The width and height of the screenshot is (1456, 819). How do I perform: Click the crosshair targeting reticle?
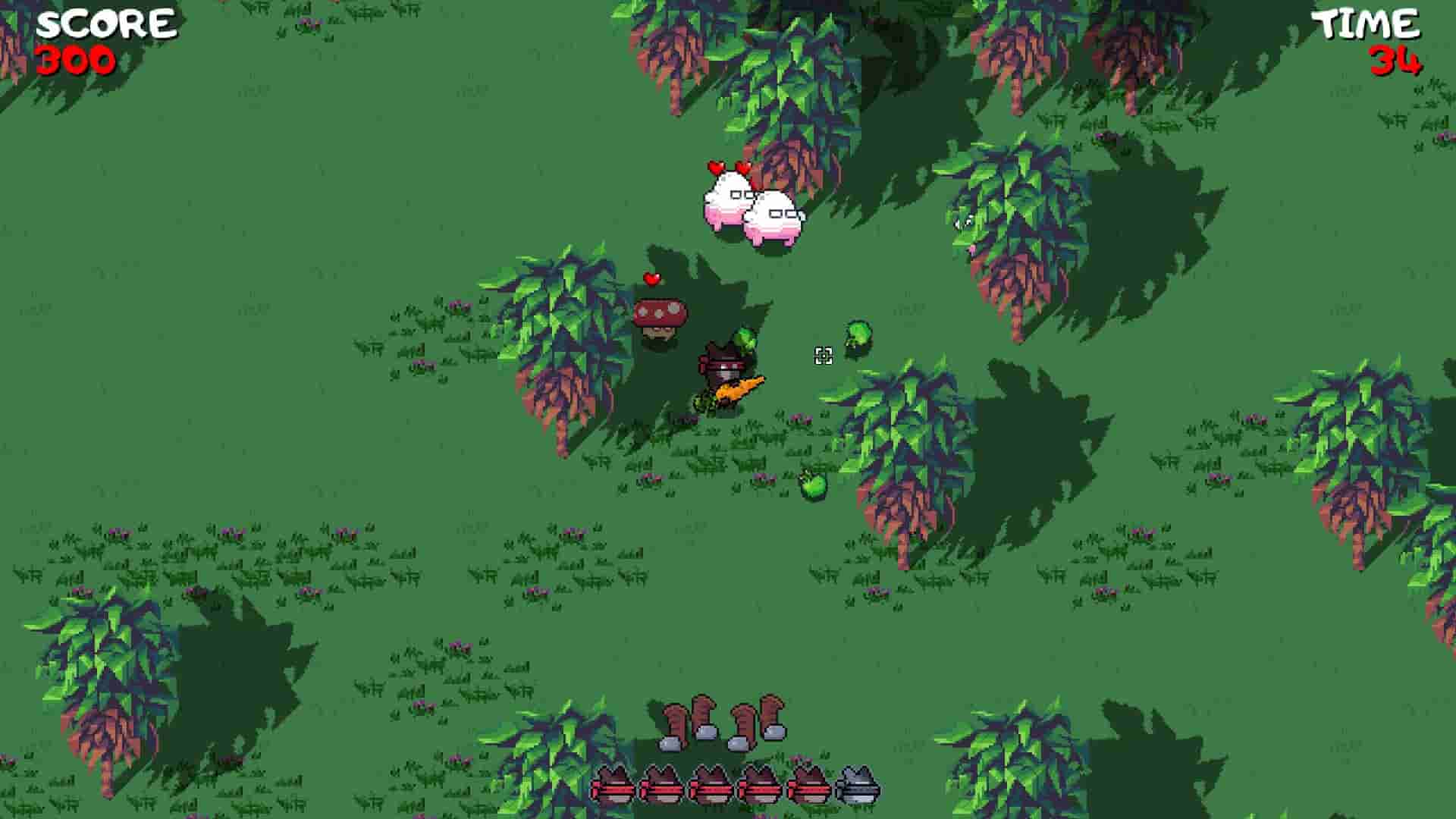(824, 356)
